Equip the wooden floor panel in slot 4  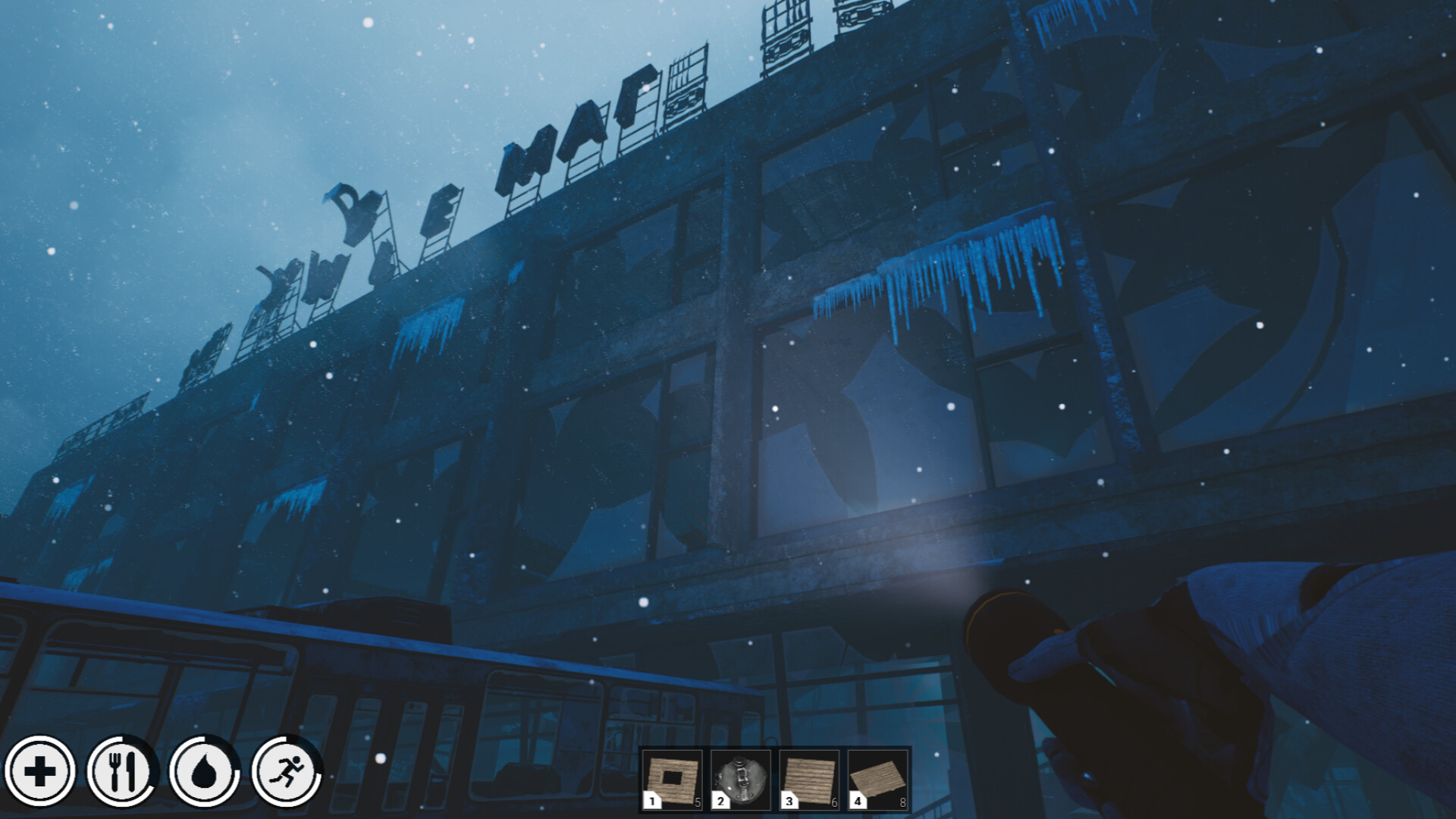pos(876,777)
